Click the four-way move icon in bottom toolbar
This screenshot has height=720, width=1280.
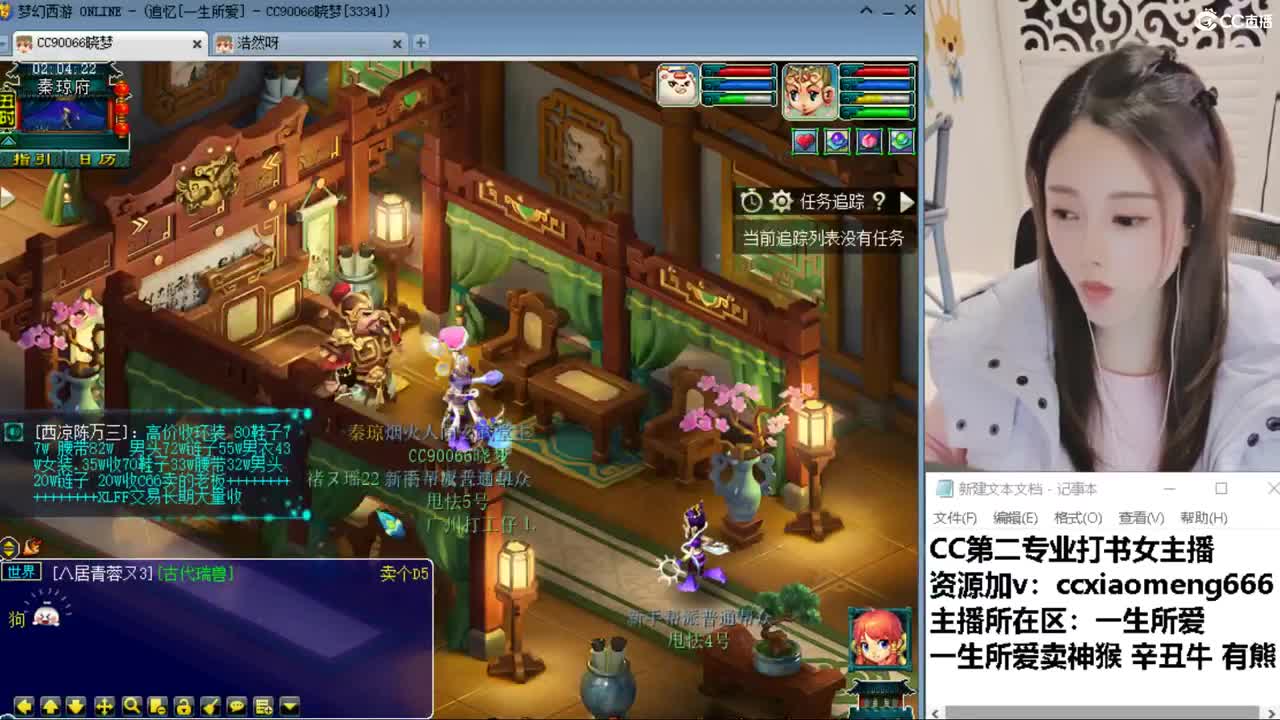click(x=105, y=706)
